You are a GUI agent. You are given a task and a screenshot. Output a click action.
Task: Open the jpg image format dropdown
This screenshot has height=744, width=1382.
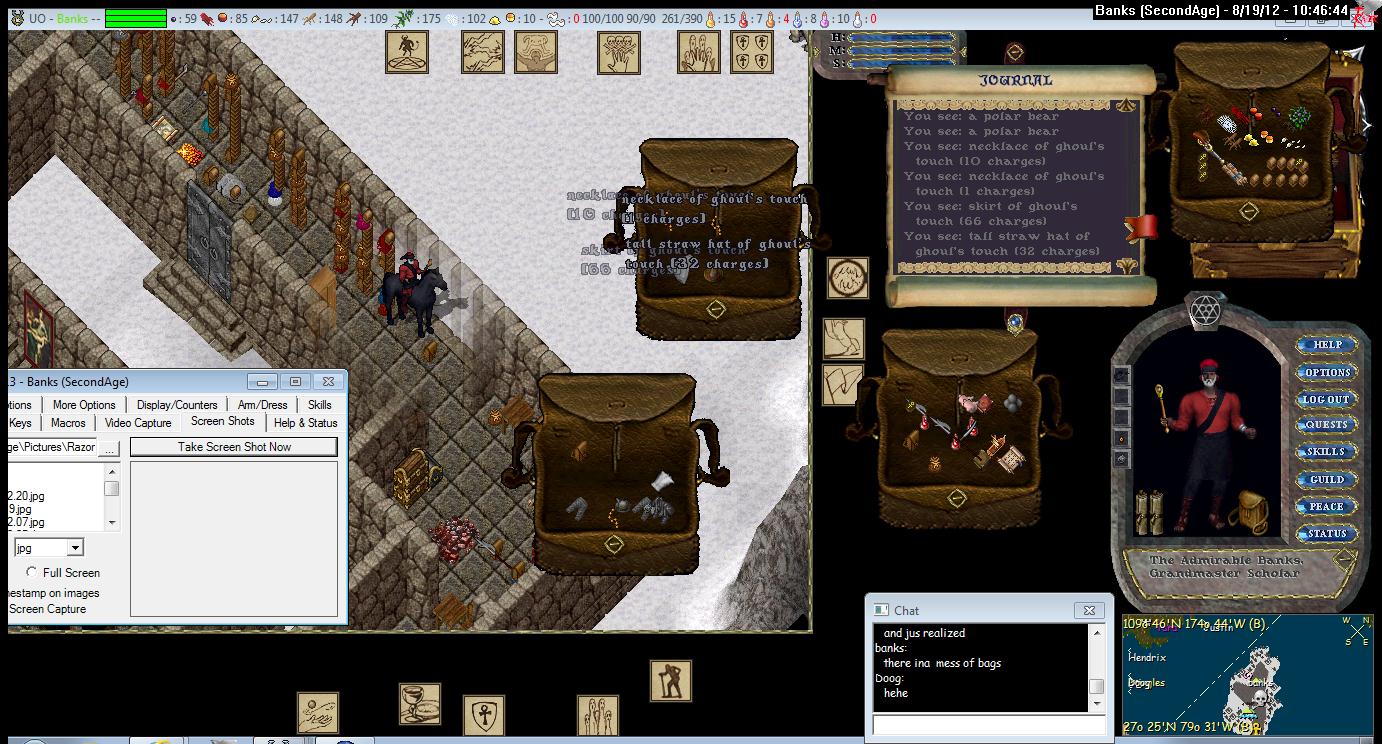75,548
